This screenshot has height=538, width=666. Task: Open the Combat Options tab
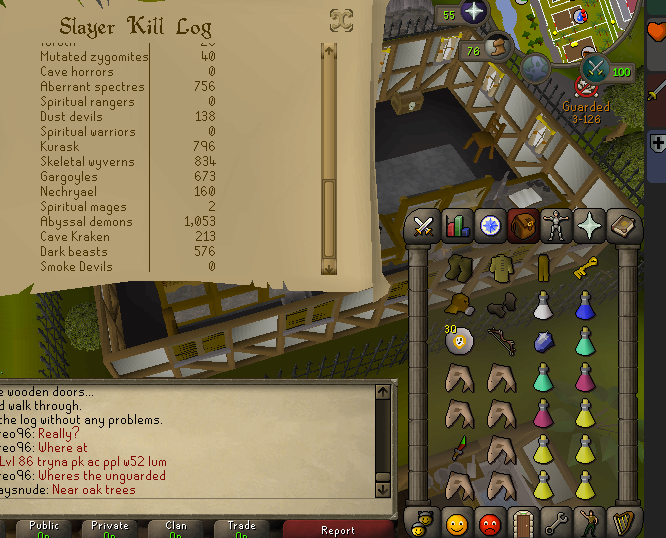click(424, 227)
